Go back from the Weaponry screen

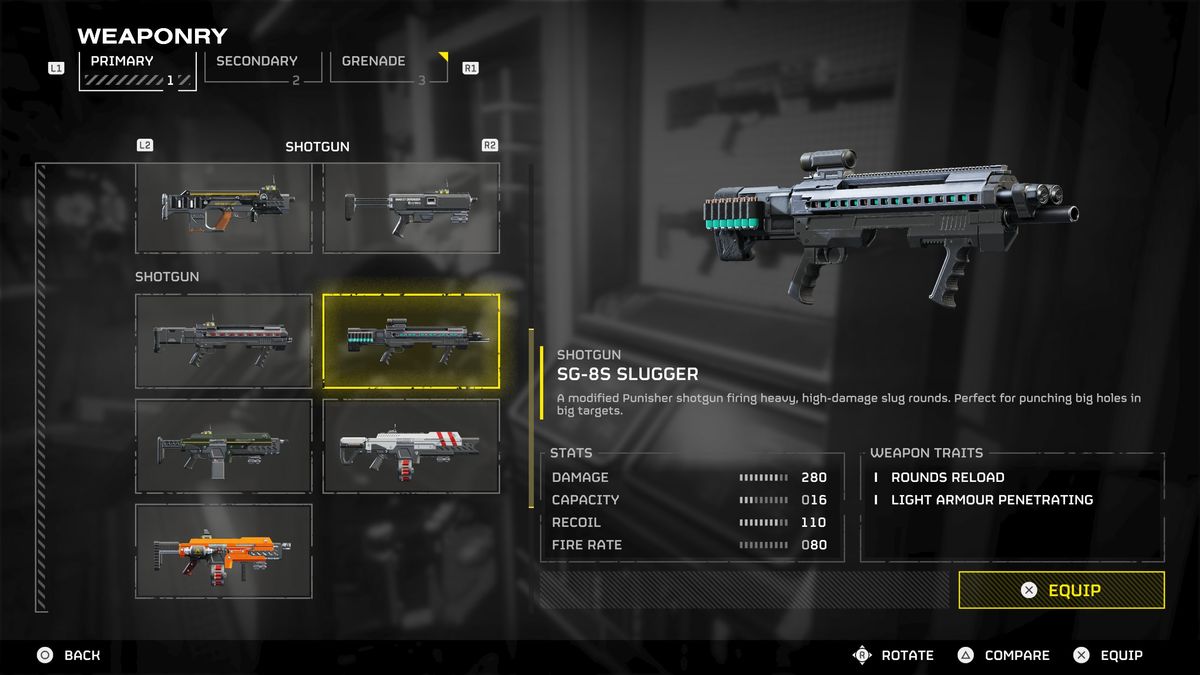point(69,655)
